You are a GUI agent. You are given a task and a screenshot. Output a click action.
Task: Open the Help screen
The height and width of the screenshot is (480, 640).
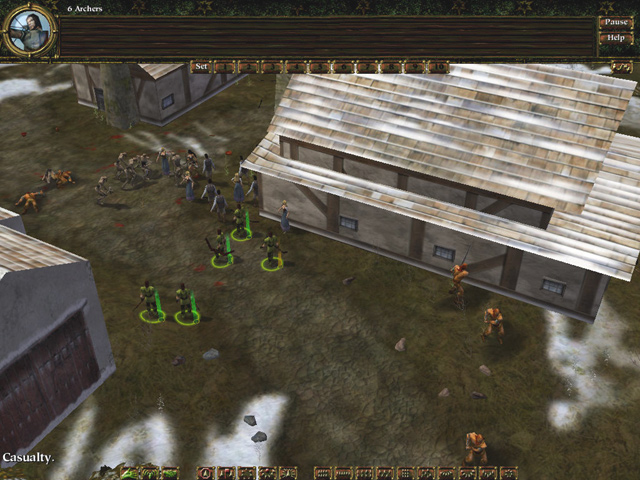(x=615, y=38)
